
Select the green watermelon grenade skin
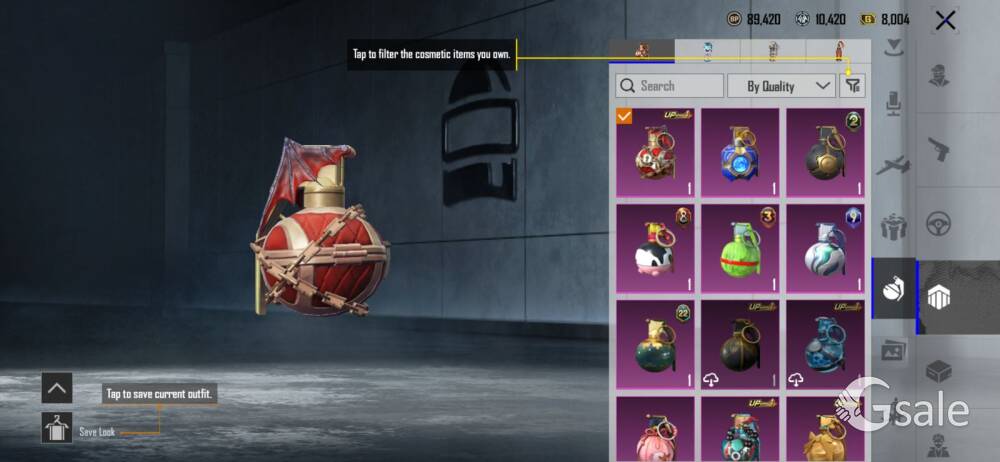coord(740,249)
